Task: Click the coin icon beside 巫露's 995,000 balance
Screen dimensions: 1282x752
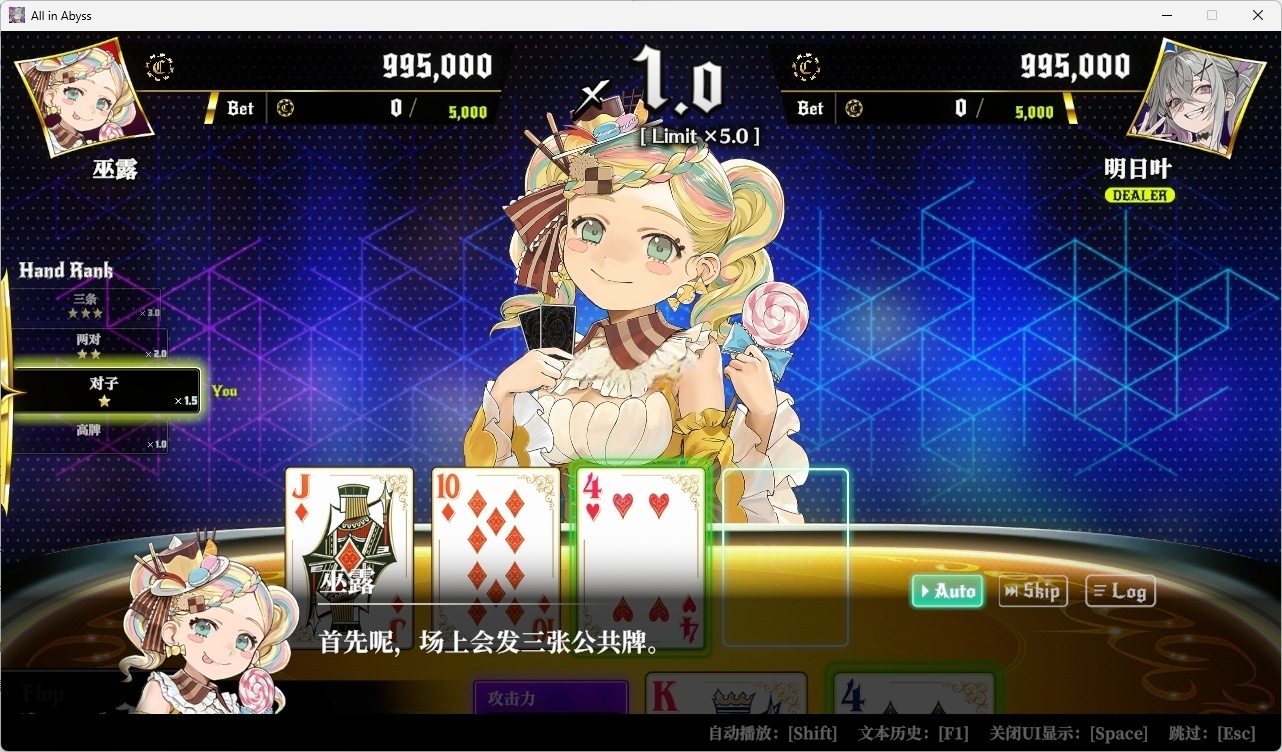Action: click(160, 67)
